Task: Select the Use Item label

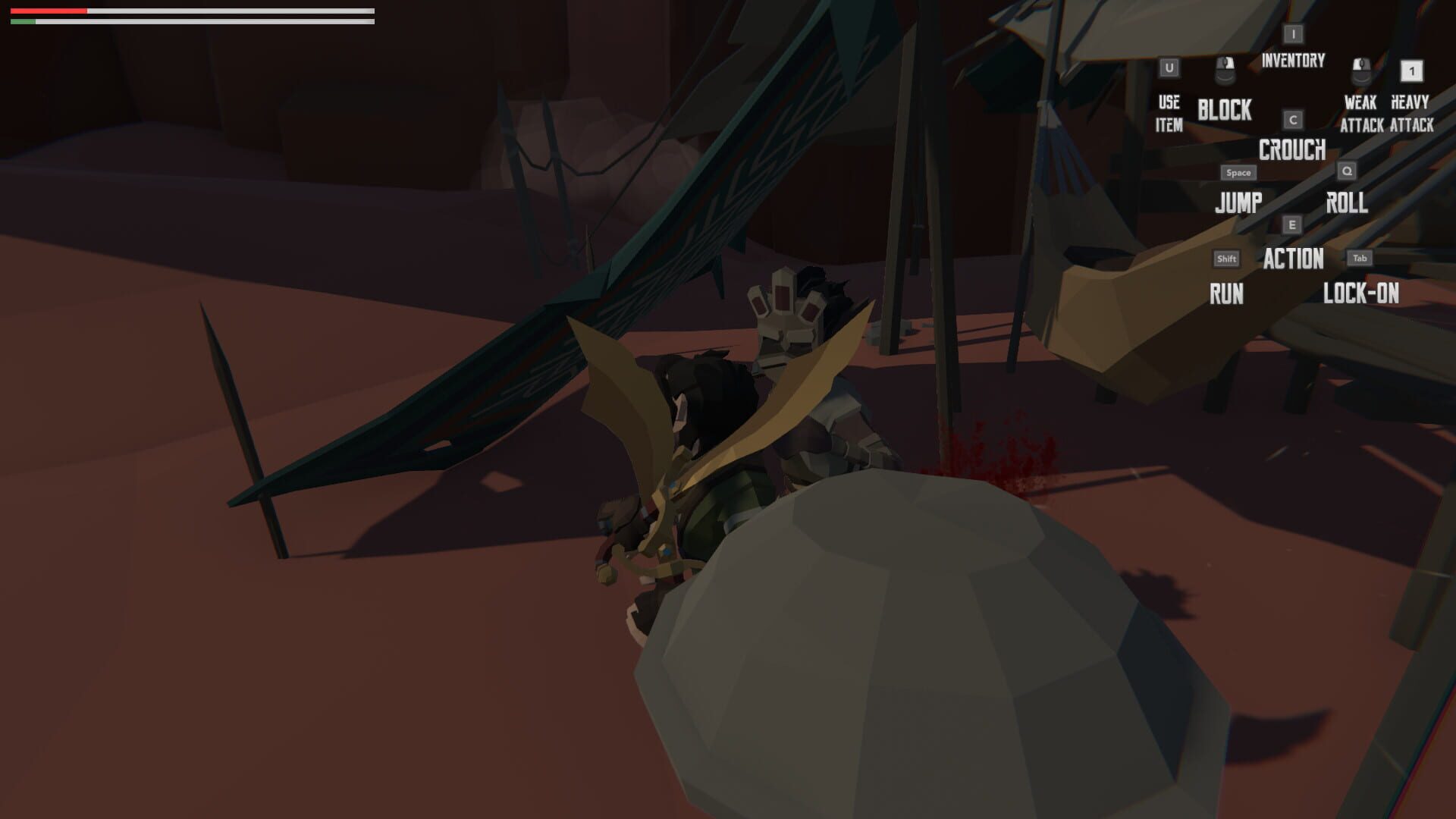Action: click(1169, 114)
